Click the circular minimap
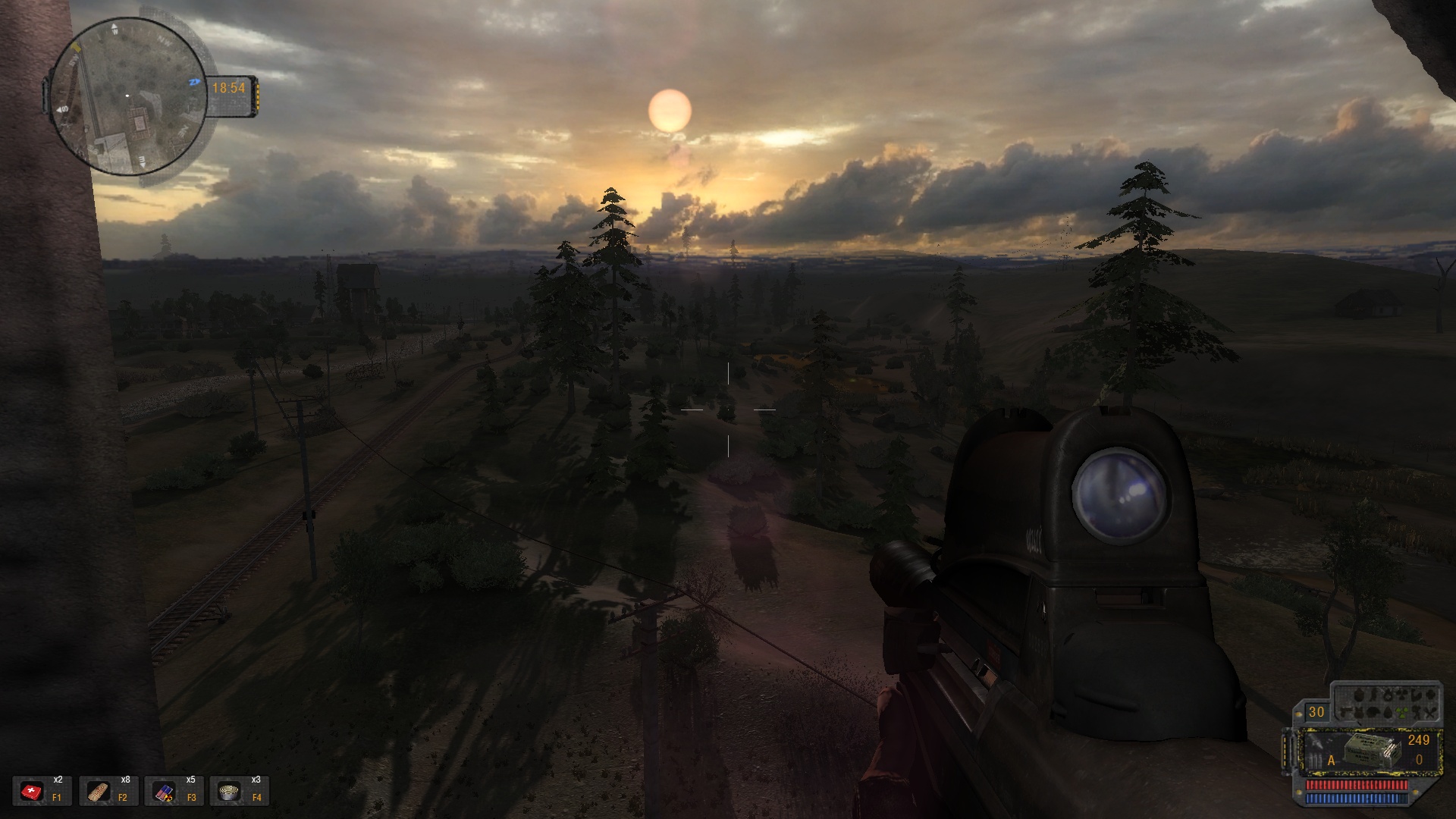This screenshot has height=819, width=1456. coord(127,96)
